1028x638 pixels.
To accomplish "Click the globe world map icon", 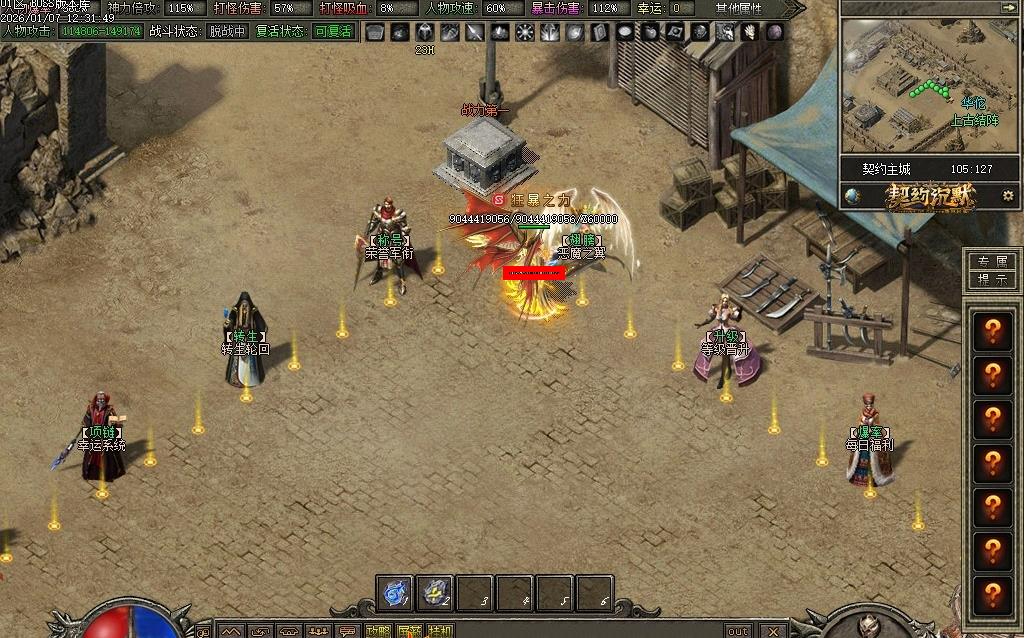I will tap(853, 196).
